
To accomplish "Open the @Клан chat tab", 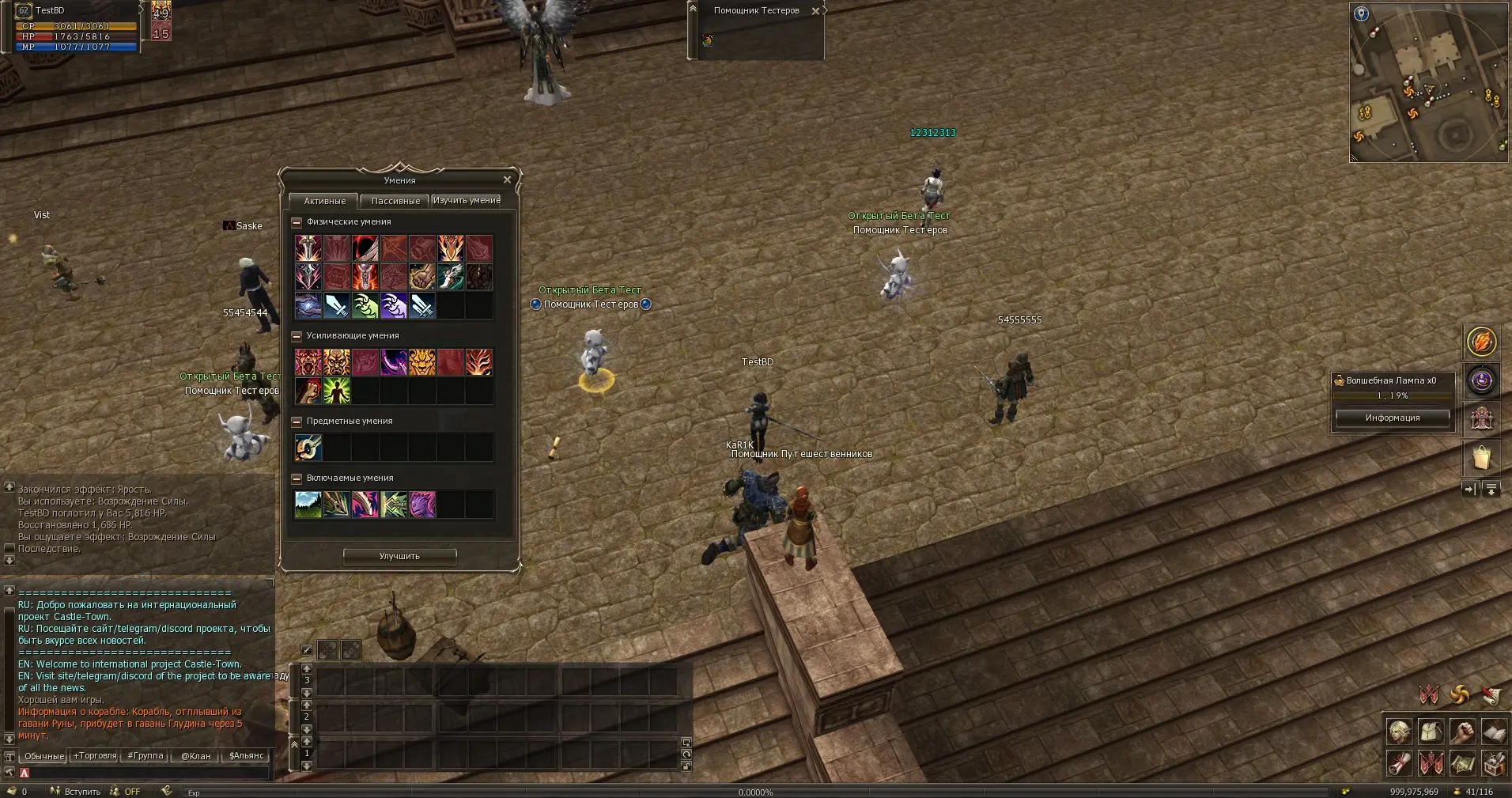I will pyautogui.click(x=195, y=755).
